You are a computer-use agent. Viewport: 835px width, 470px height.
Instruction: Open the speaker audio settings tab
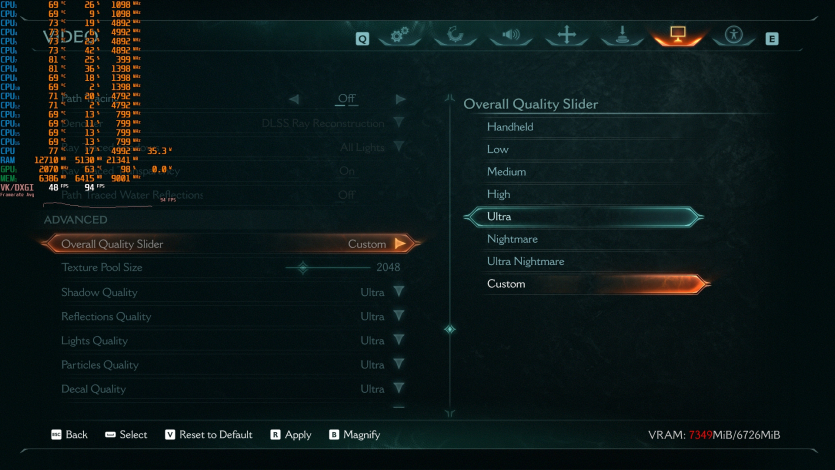point(511,36)
